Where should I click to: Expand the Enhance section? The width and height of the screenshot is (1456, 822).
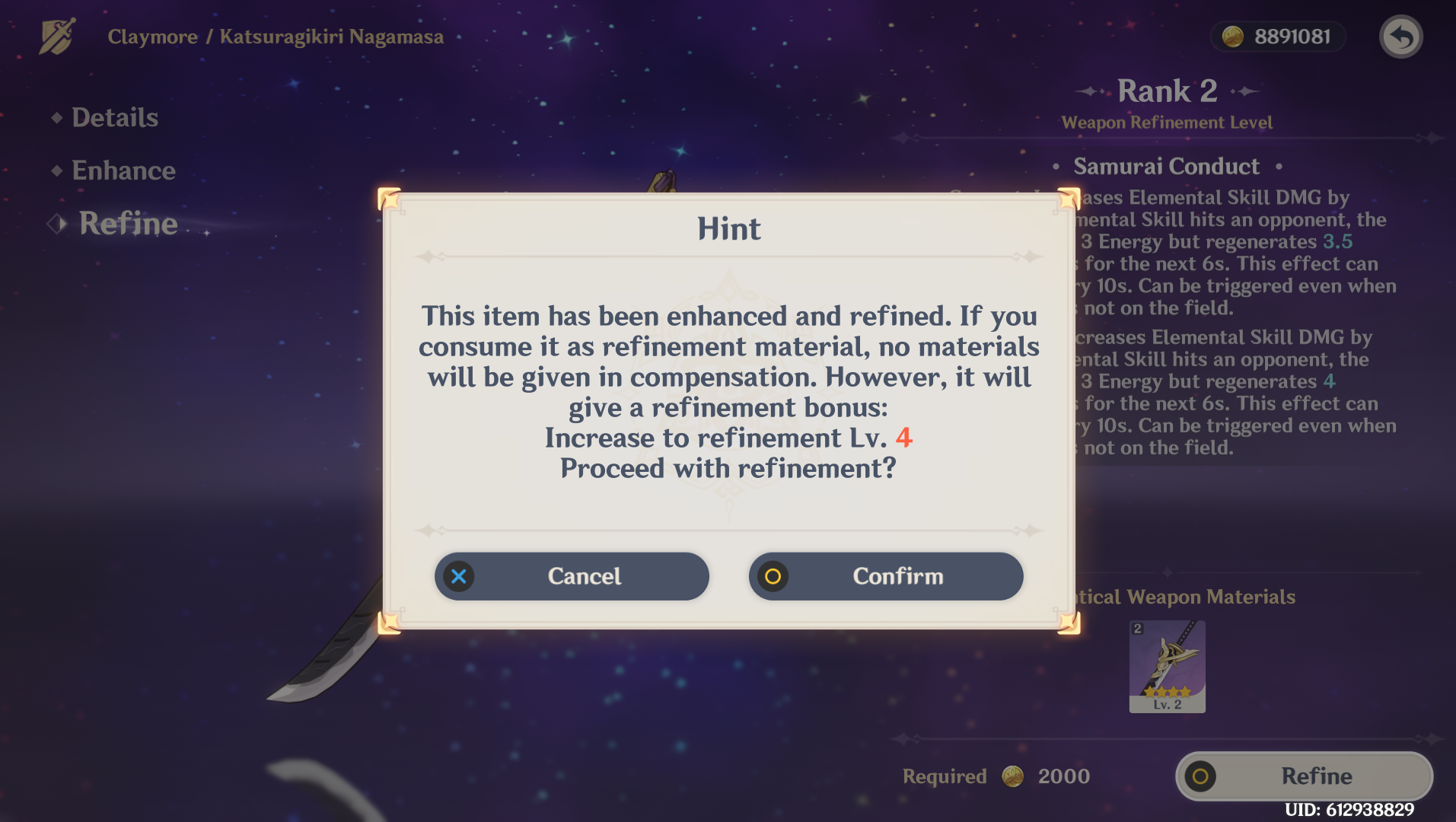click(123, 170)
